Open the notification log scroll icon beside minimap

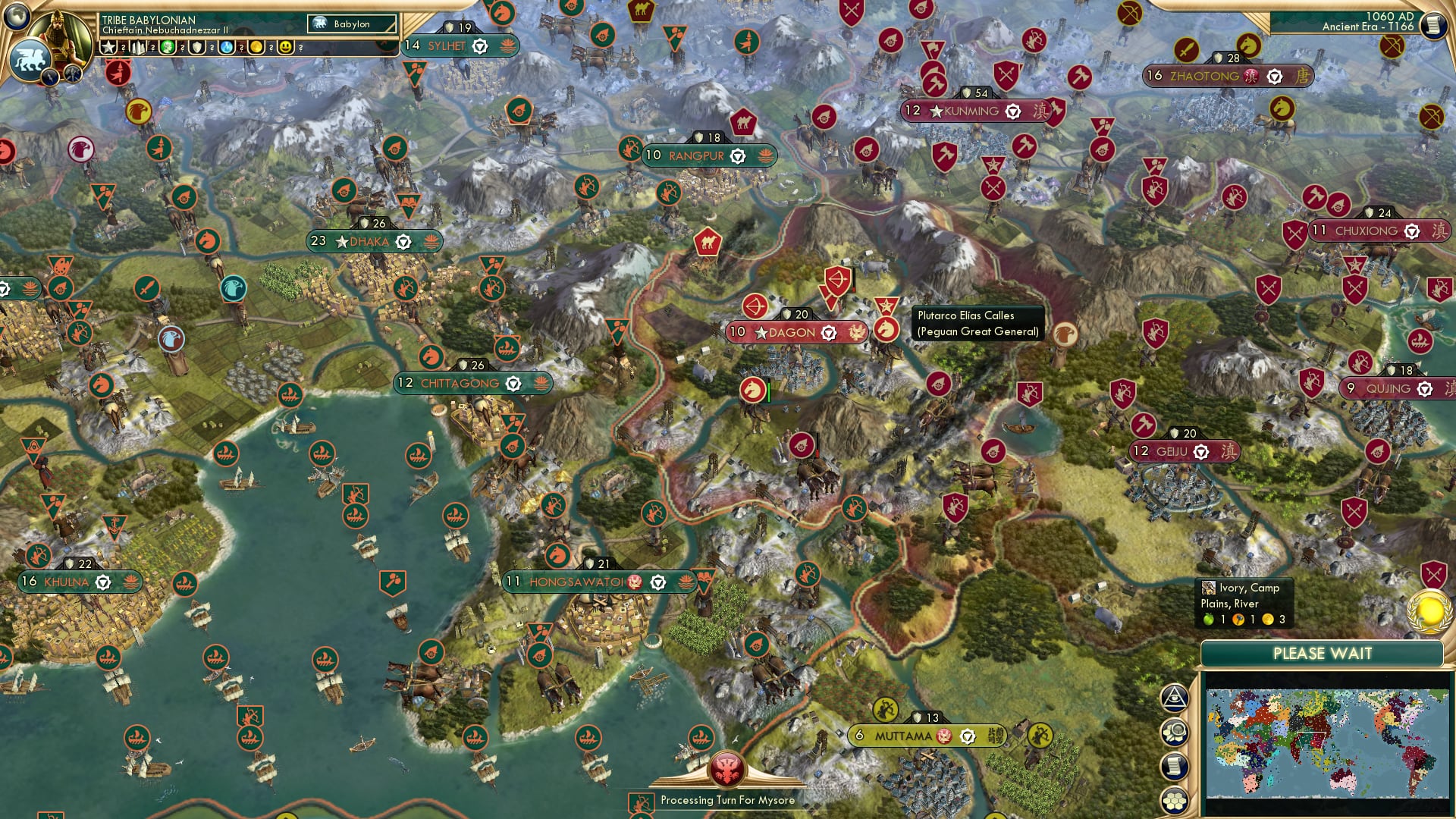1175,766
